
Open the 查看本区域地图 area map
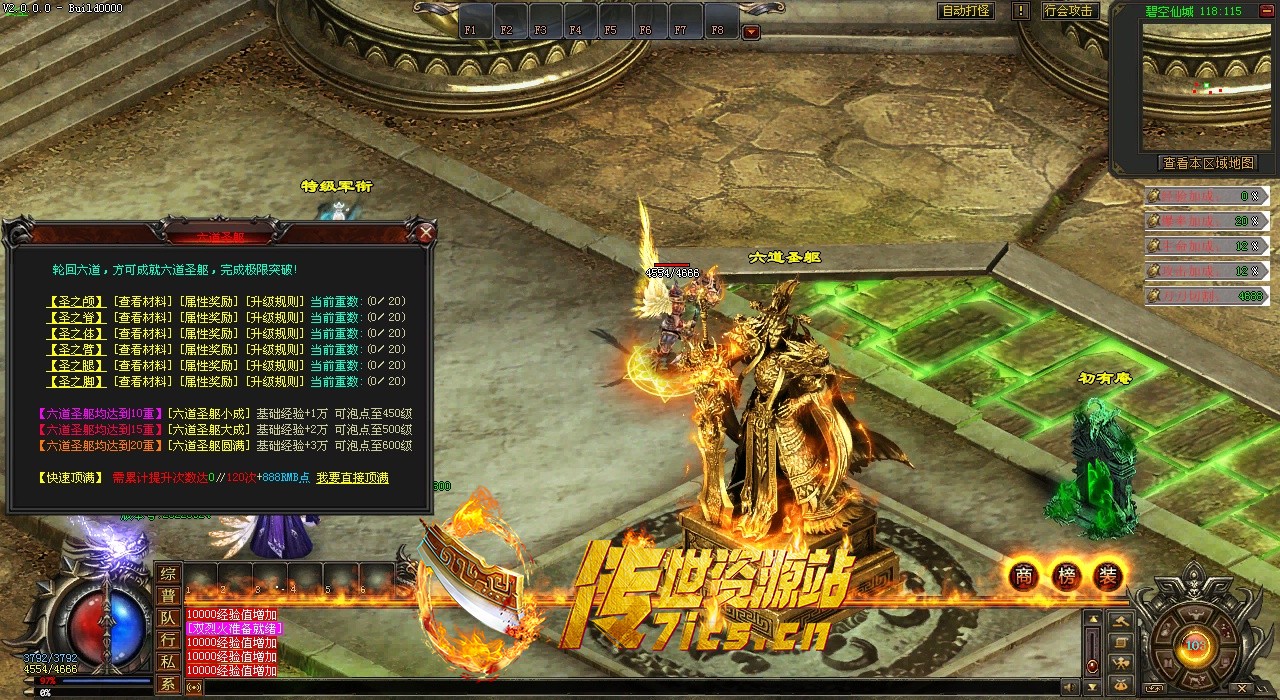pos(1207,163)
